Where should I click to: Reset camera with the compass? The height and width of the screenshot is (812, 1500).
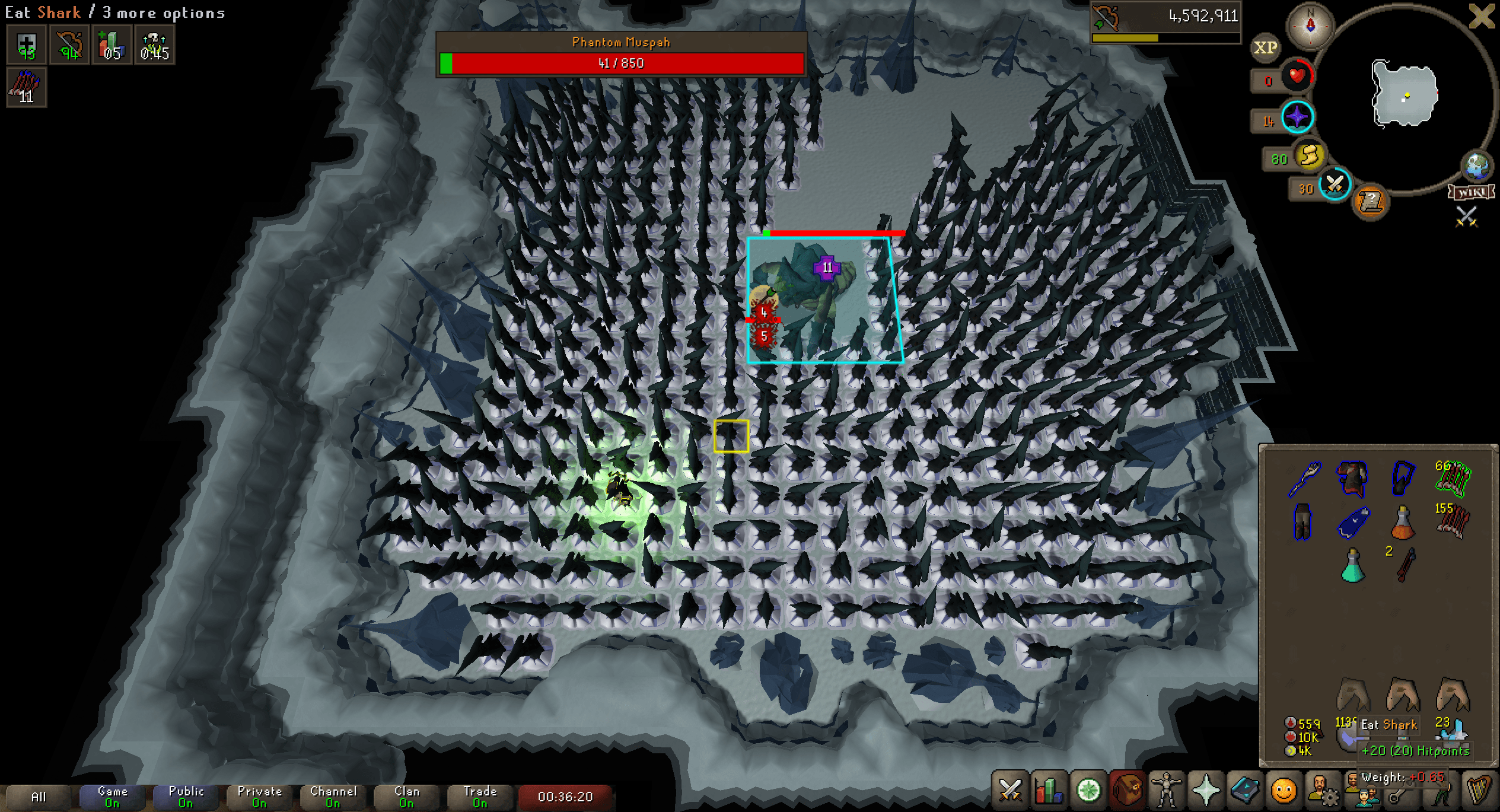point(1310,27)
